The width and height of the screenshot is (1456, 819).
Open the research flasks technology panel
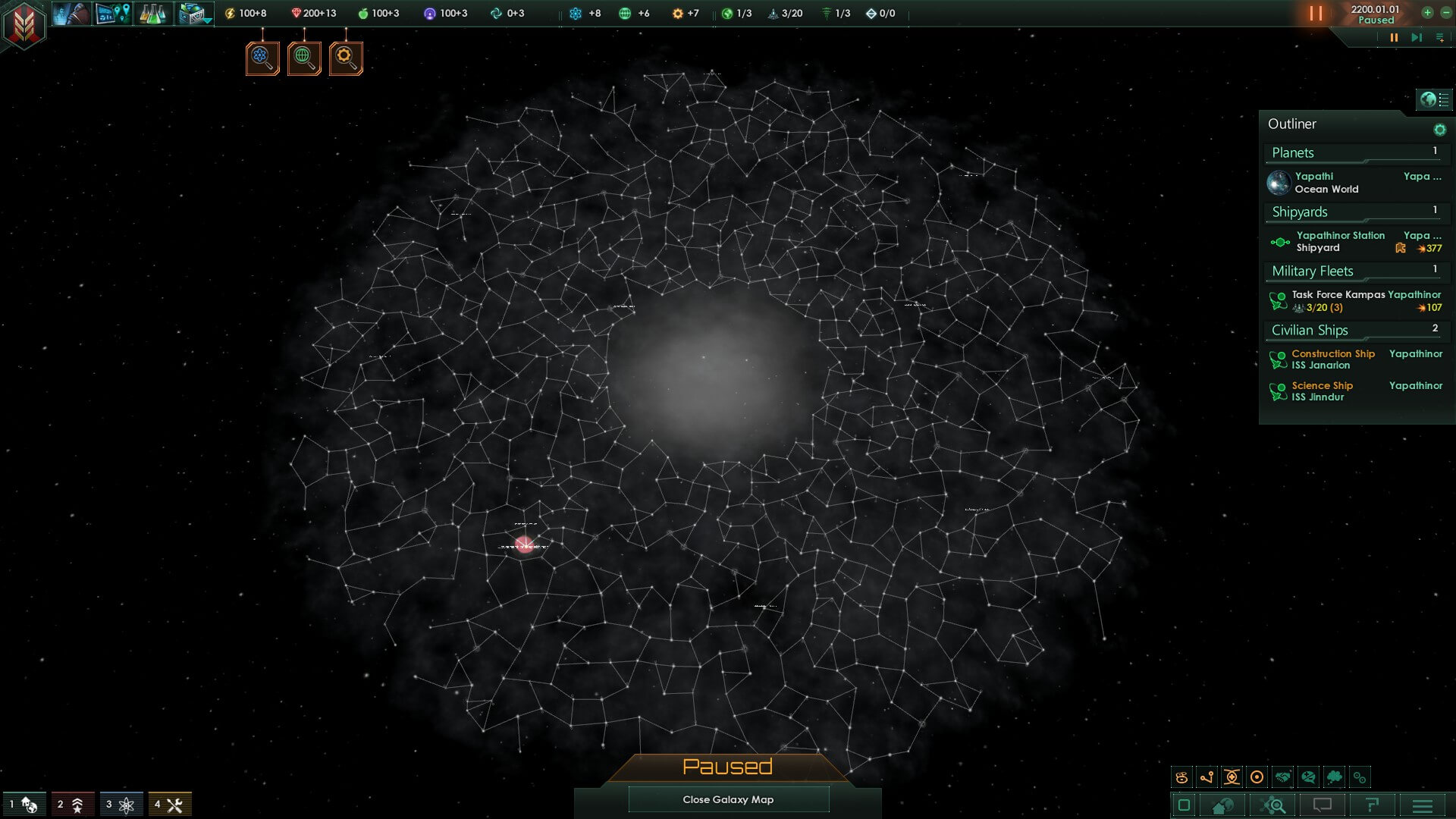[152, 14]
